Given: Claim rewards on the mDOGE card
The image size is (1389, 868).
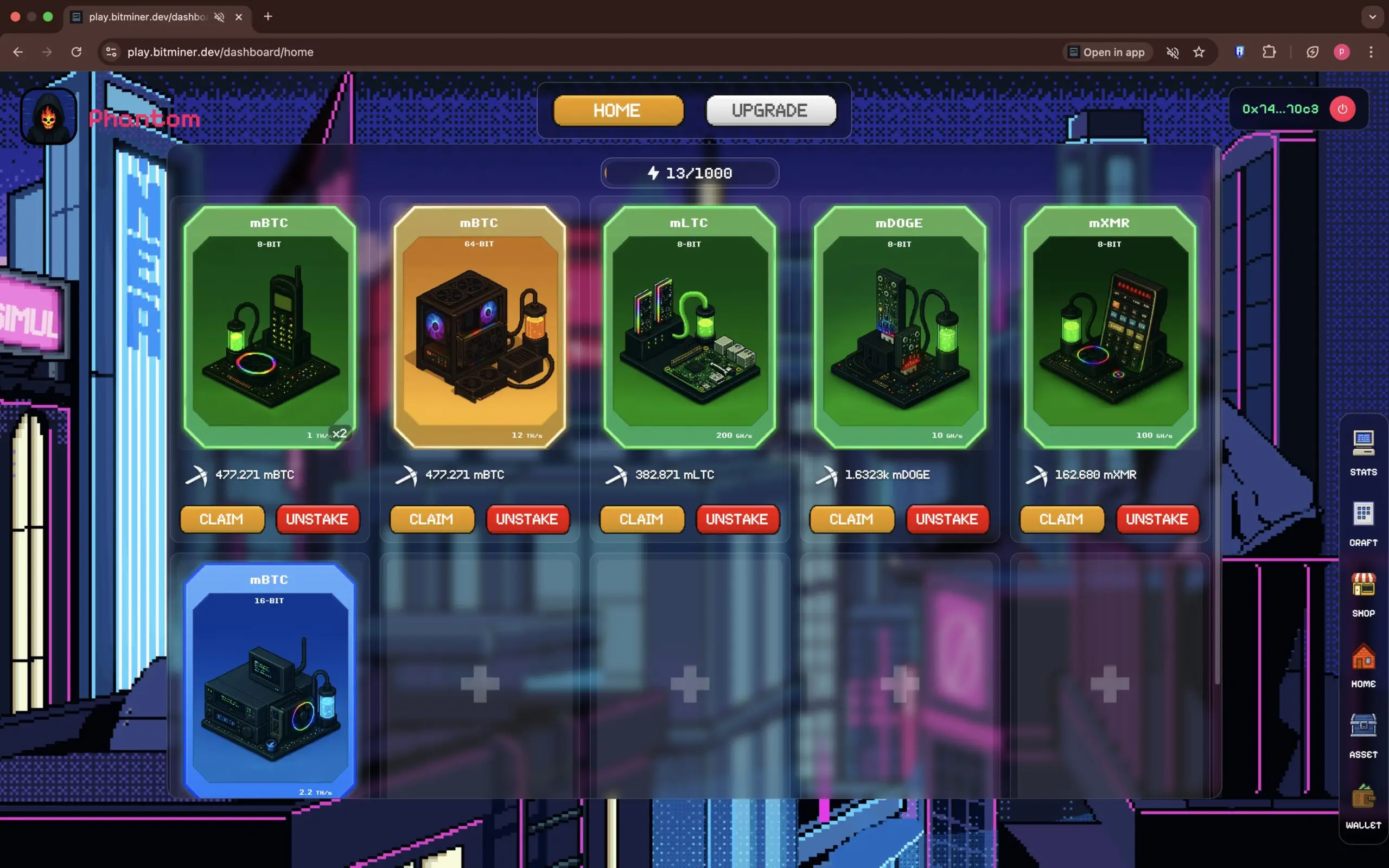Looking at the screenshot, I should [x=851, y=519].
